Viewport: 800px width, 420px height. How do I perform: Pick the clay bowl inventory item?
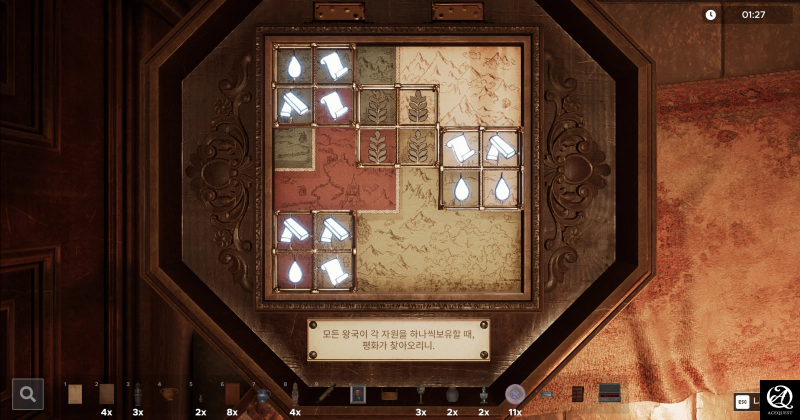tap(170, 394)
